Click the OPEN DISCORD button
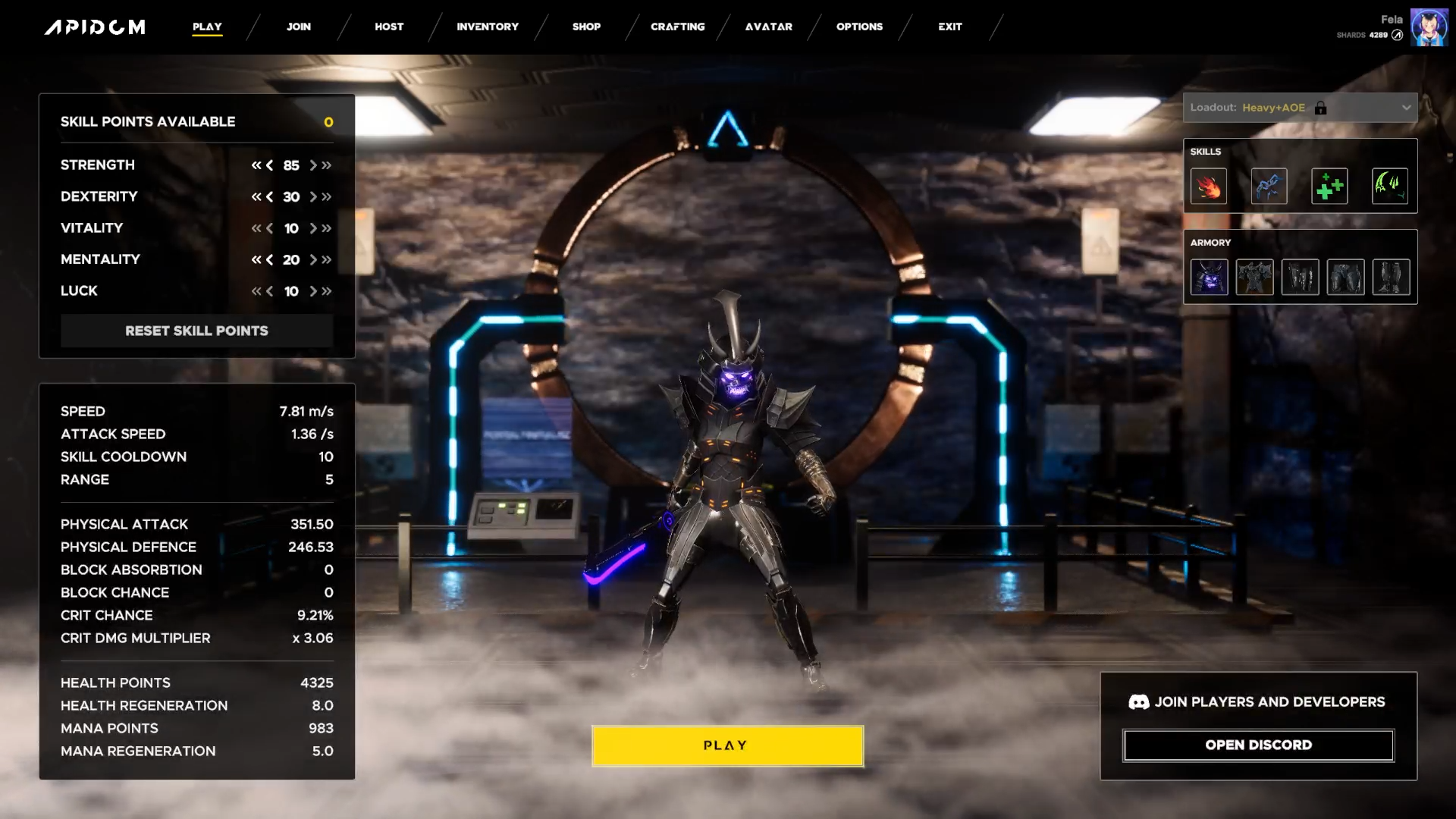Viewport: 1456px width, 819px height. [1258, 745]
